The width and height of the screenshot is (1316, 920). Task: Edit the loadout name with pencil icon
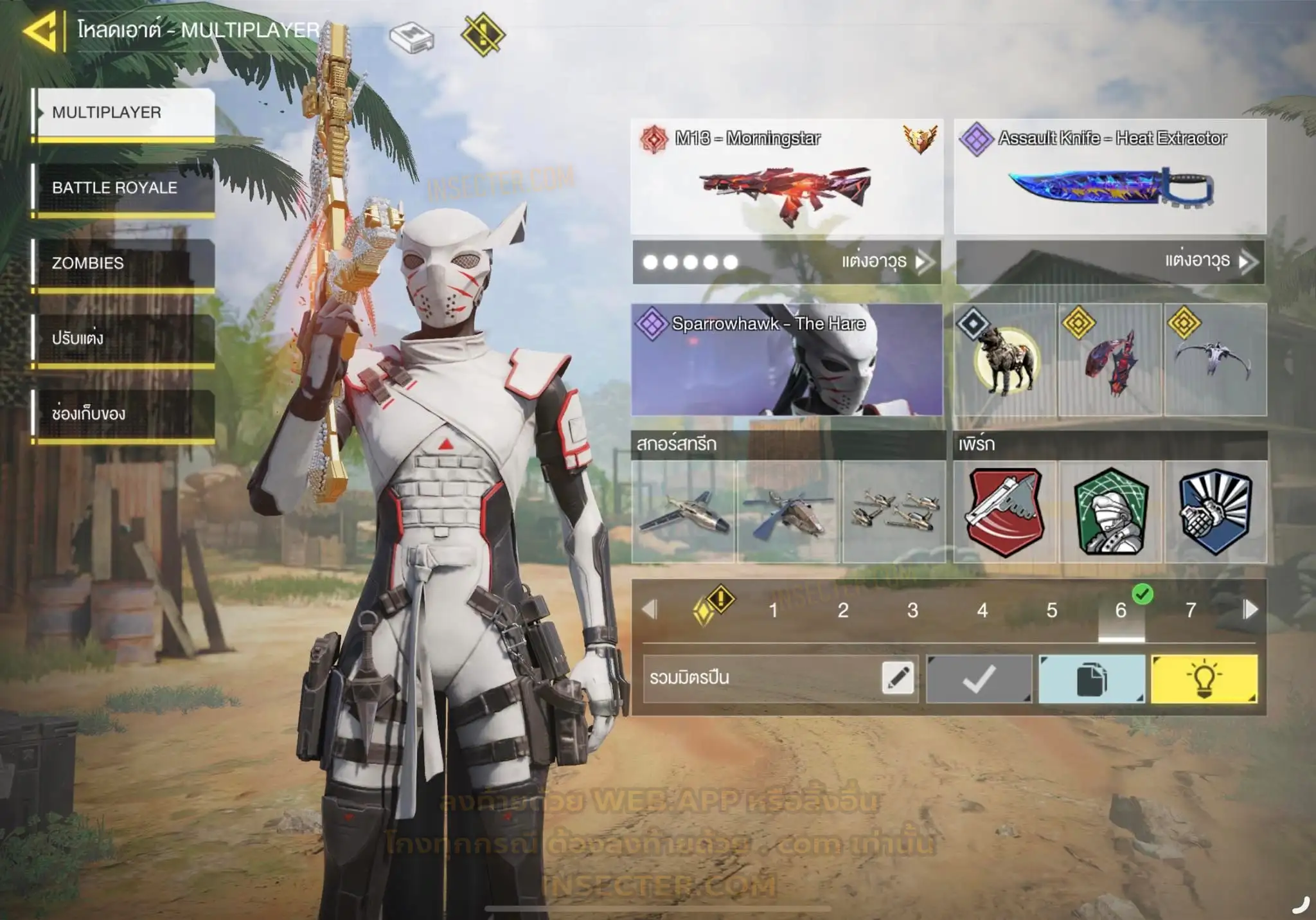[x=898, y=678]
